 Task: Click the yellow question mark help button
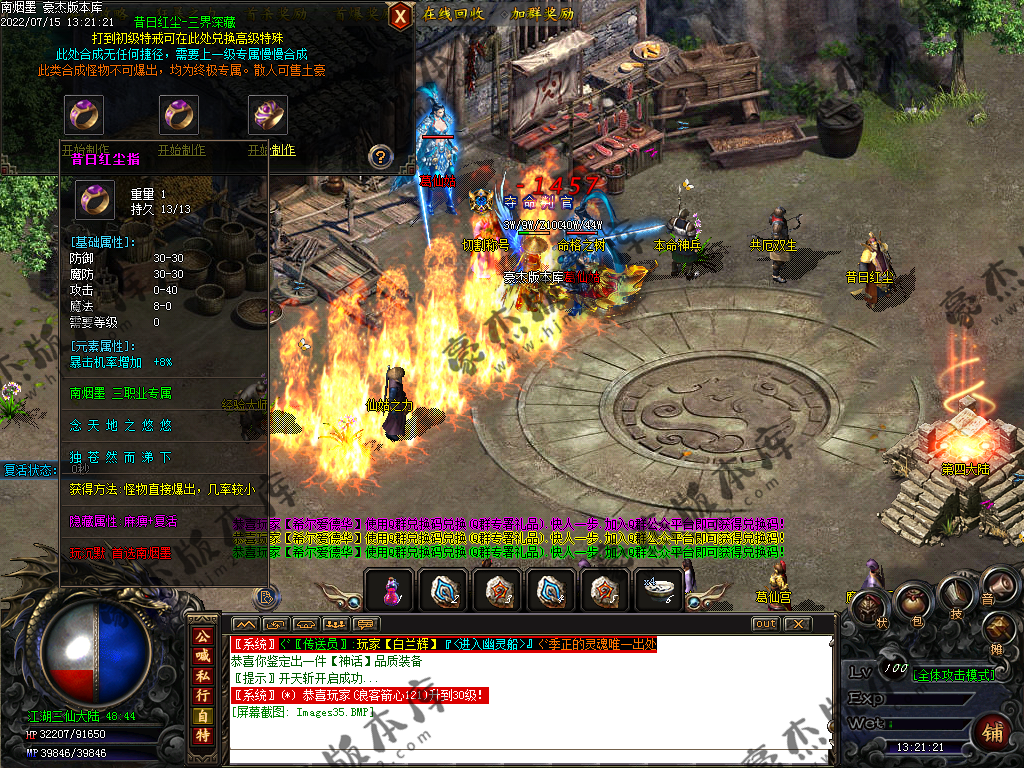tap(380, 156)
